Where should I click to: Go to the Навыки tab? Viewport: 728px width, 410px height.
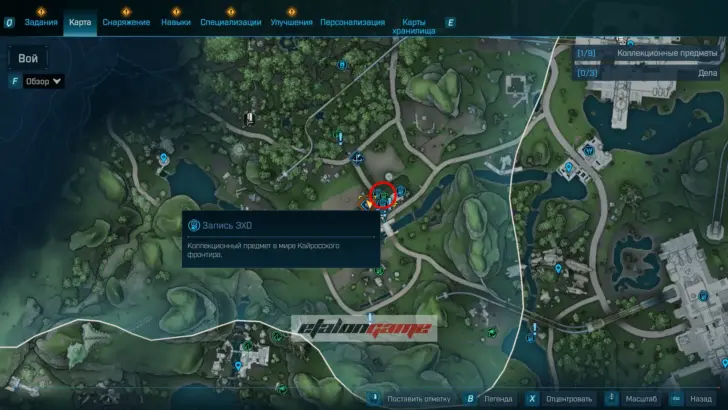point(175,22)
